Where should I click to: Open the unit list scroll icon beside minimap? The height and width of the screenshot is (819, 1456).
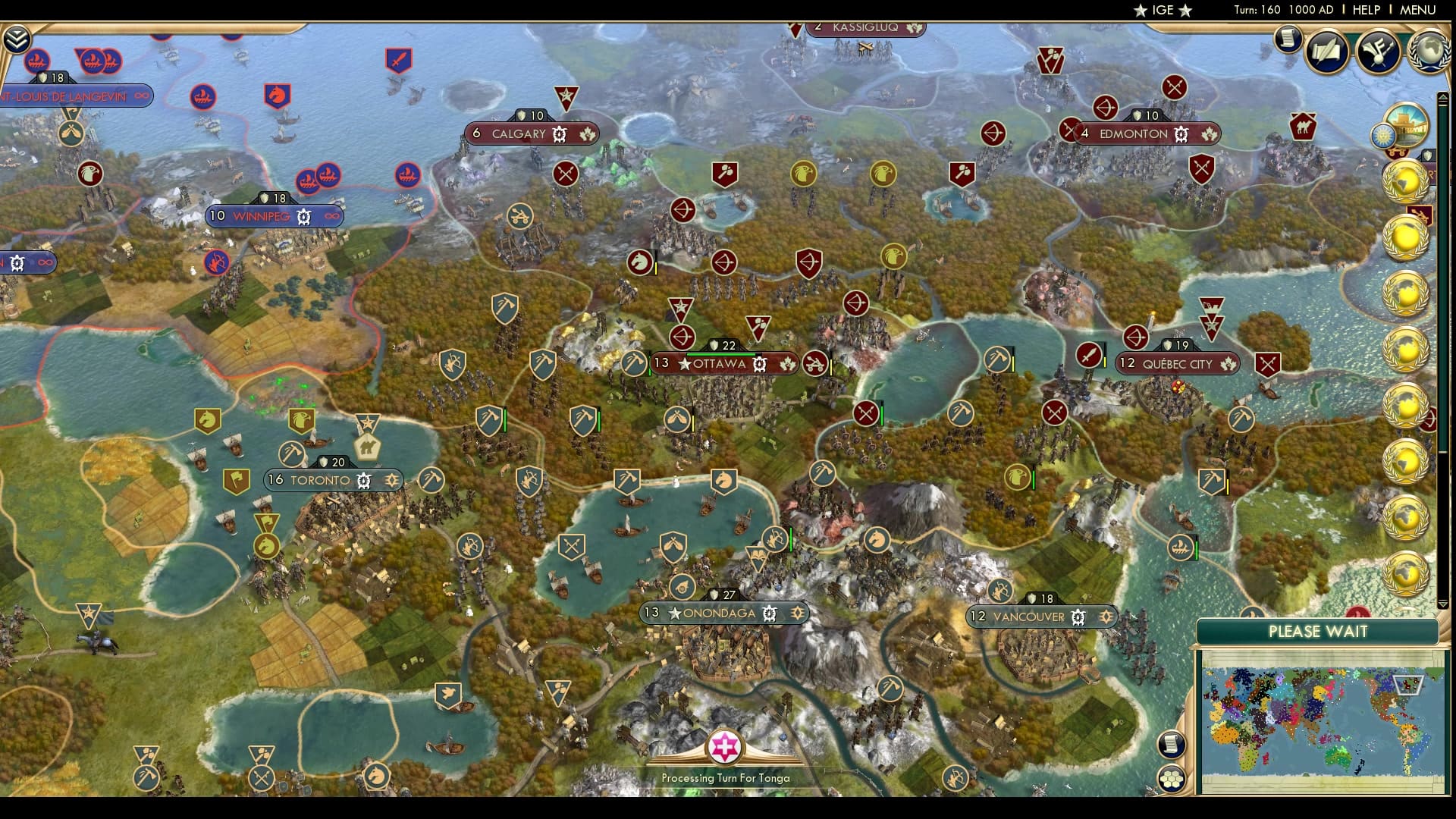pyautogui.click(x=1172, y=745)
